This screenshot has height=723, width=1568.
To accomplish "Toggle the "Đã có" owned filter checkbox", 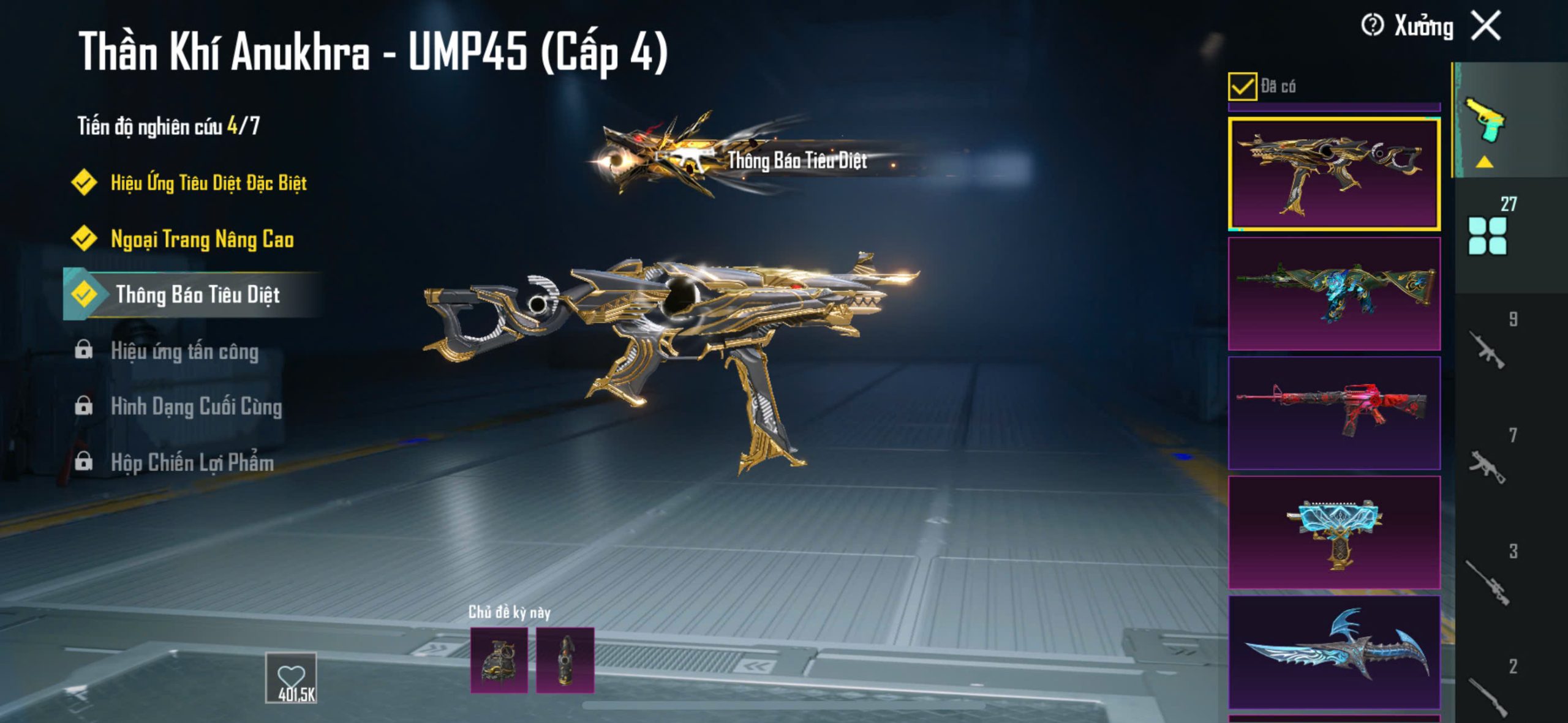I will (1242, 86).
